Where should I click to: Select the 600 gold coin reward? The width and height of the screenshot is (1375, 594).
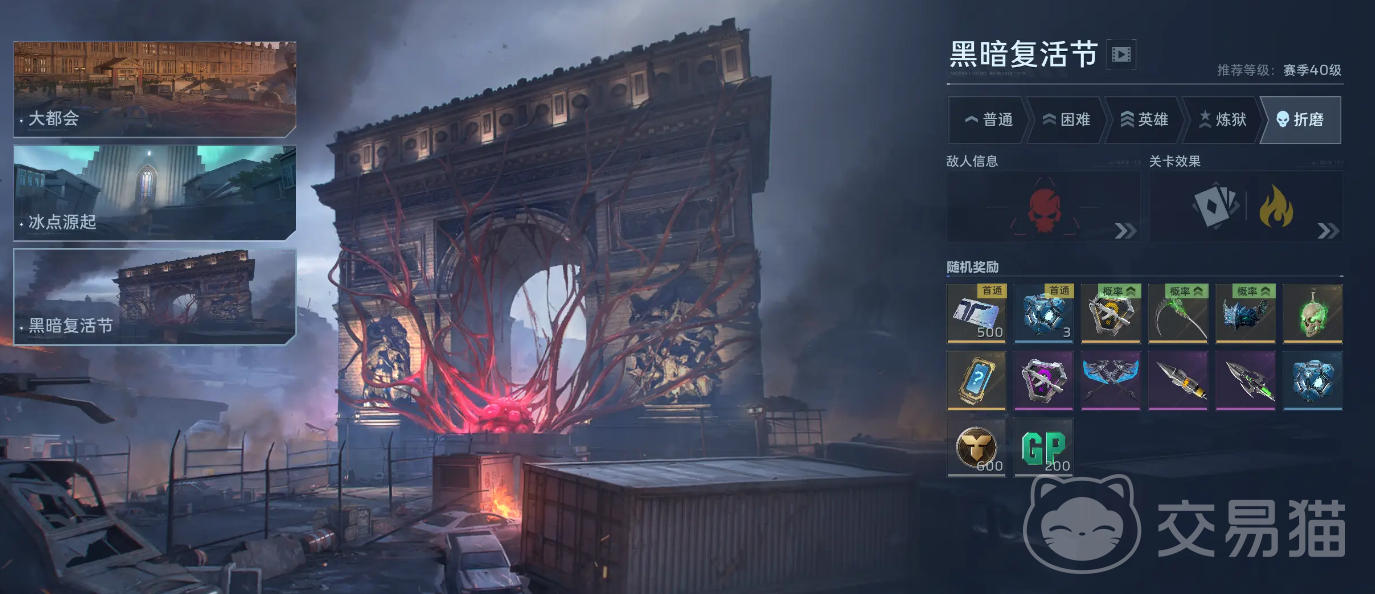[x=977, y=447]
